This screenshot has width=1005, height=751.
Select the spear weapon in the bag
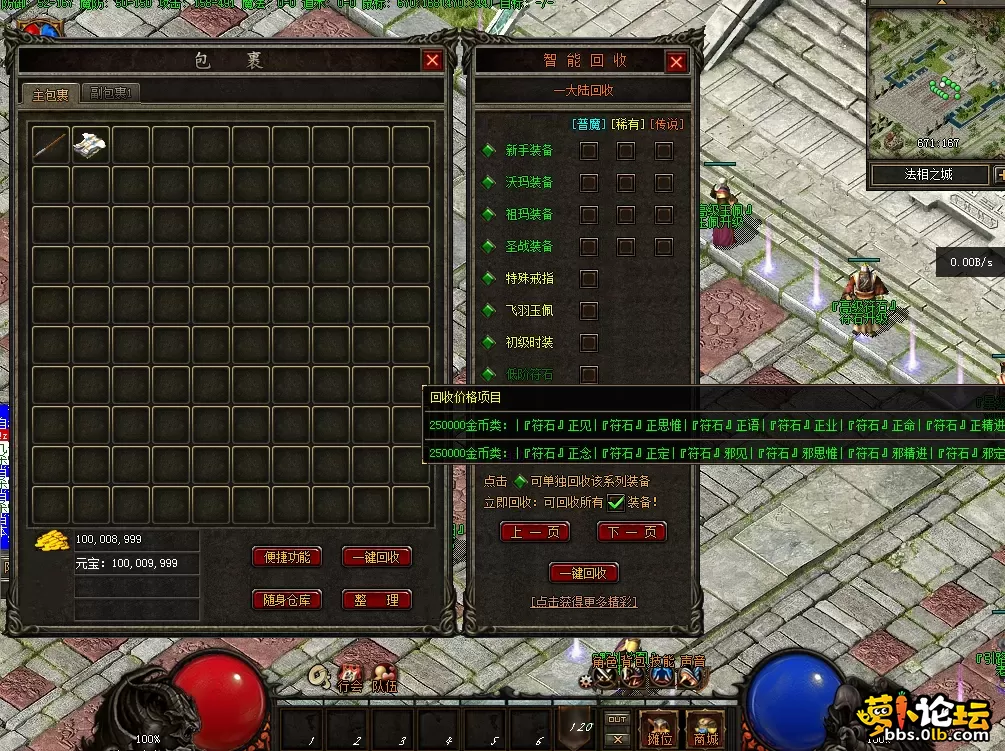tap(50, 145)
